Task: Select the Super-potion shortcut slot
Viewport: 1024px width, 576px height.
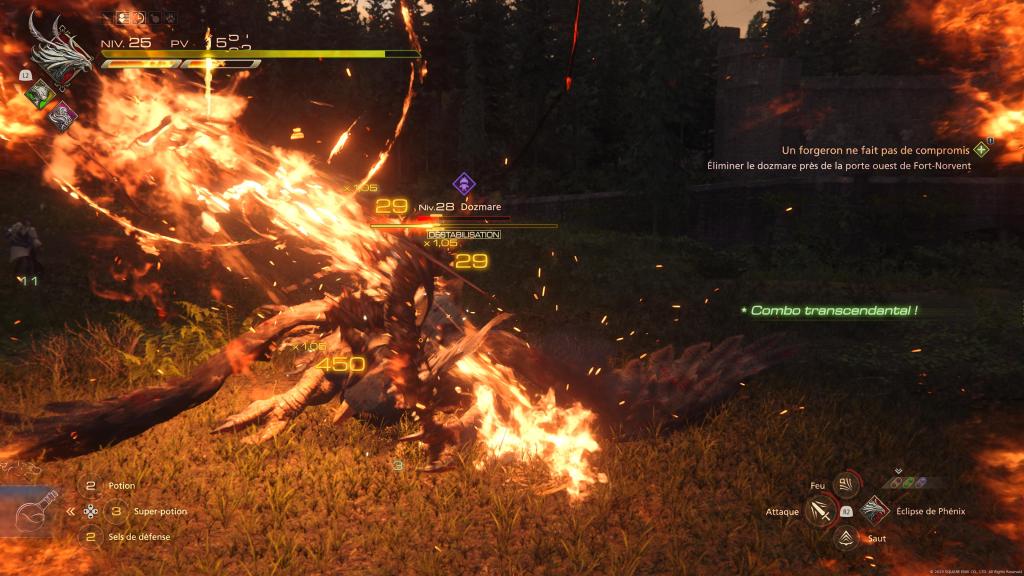Action: (116, 511)
